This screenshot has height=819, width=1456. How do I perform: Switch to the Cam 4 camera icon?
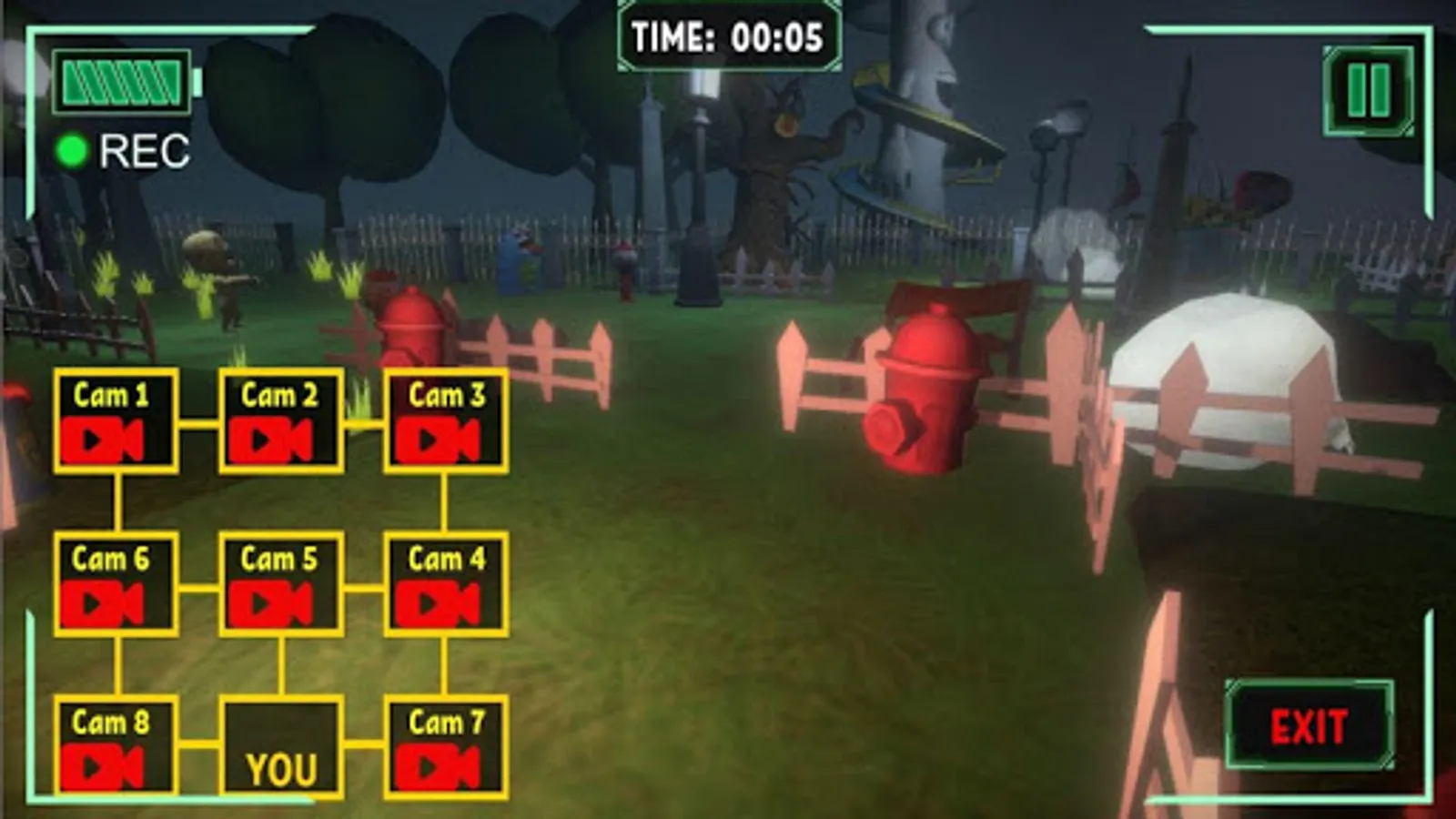tap(445, 601)
